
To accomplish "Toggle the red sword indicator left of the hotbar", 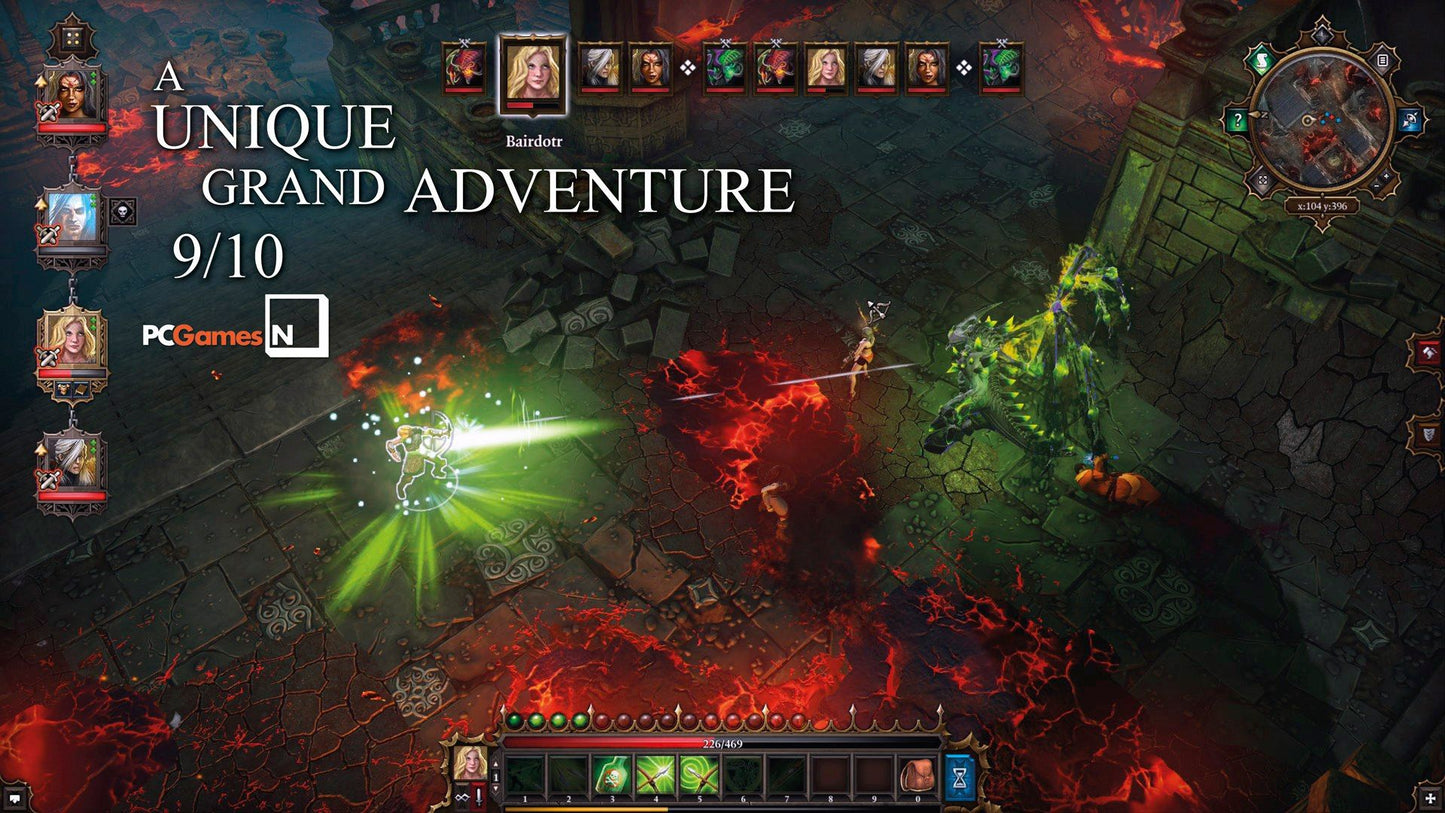I will [477, 794].
